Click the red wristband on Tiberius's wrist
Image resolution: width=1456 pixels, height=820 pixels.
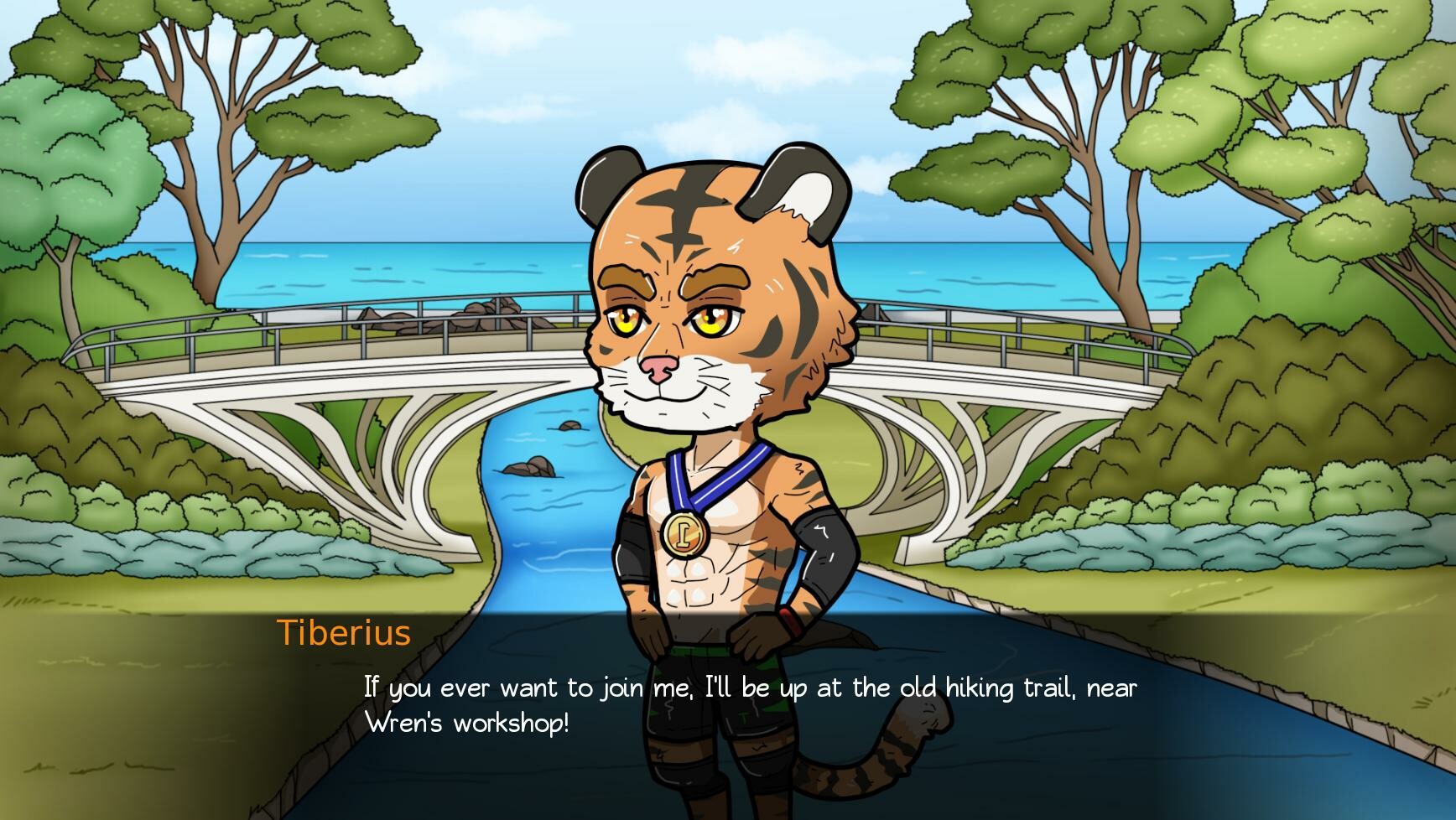pyautogui.click(x=789, y=620)
